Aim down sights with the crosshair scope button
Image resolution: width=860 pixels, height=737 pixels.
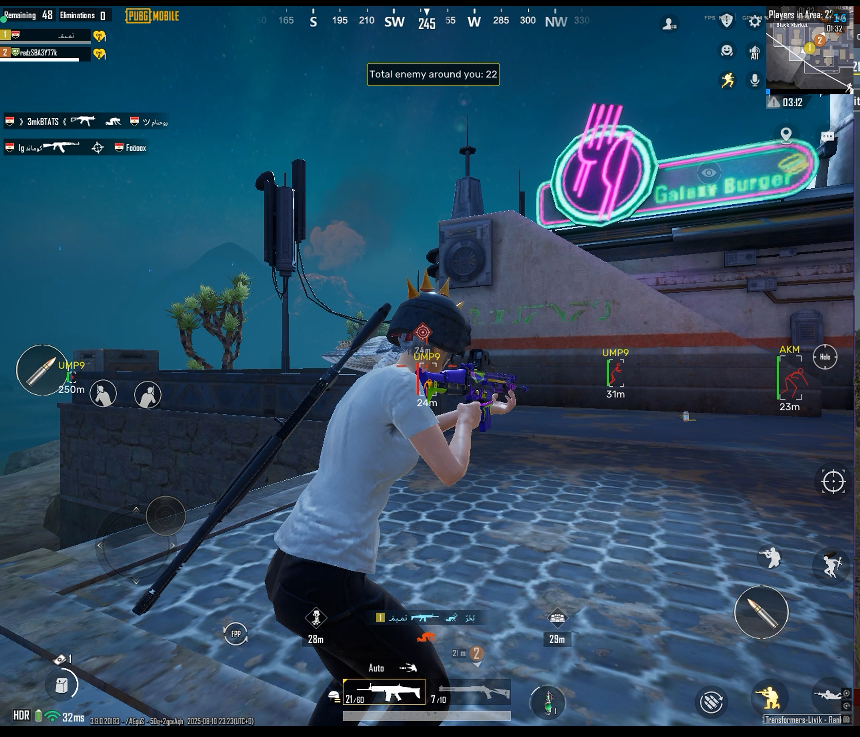pyautogui.click(x=833, y=481)
